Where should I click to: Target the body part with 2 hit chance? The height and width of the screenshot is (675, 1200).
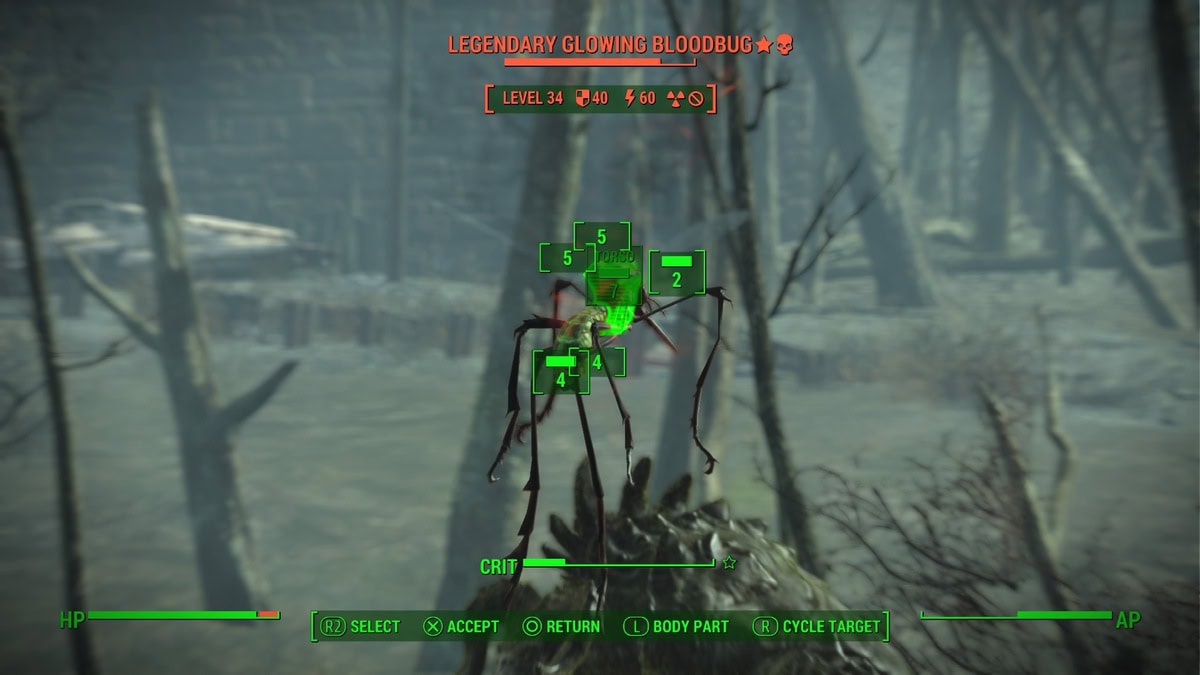coord(677,272)
